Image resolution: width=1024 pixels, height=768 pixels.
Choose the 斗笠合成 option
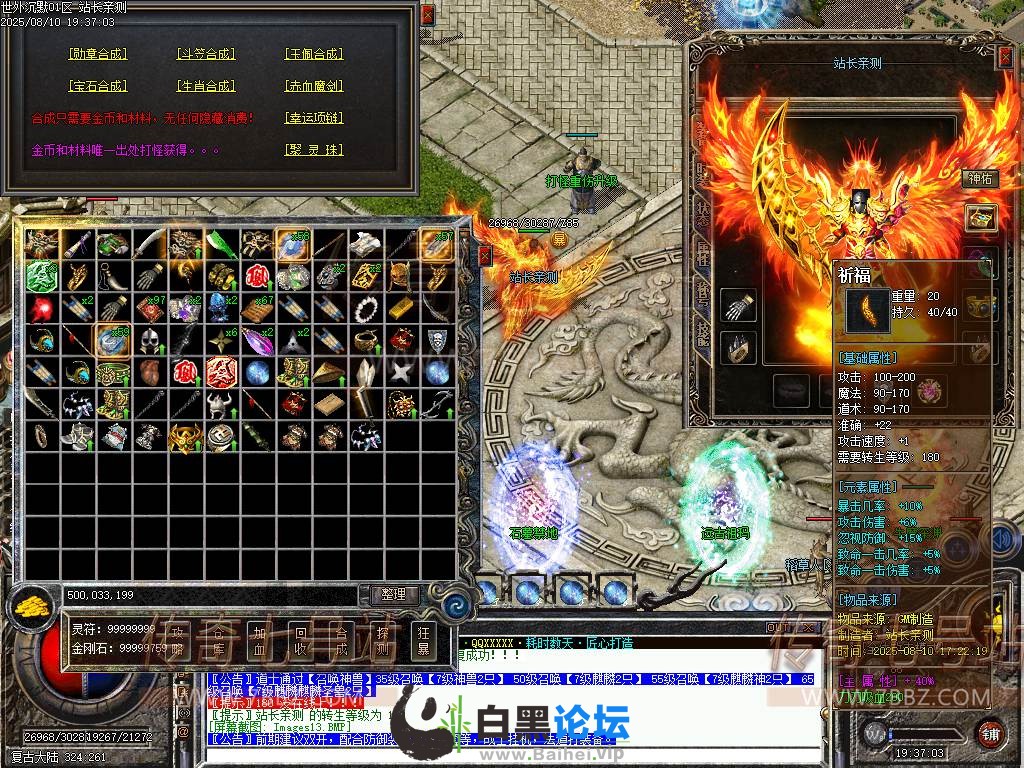tap(205, 54)
